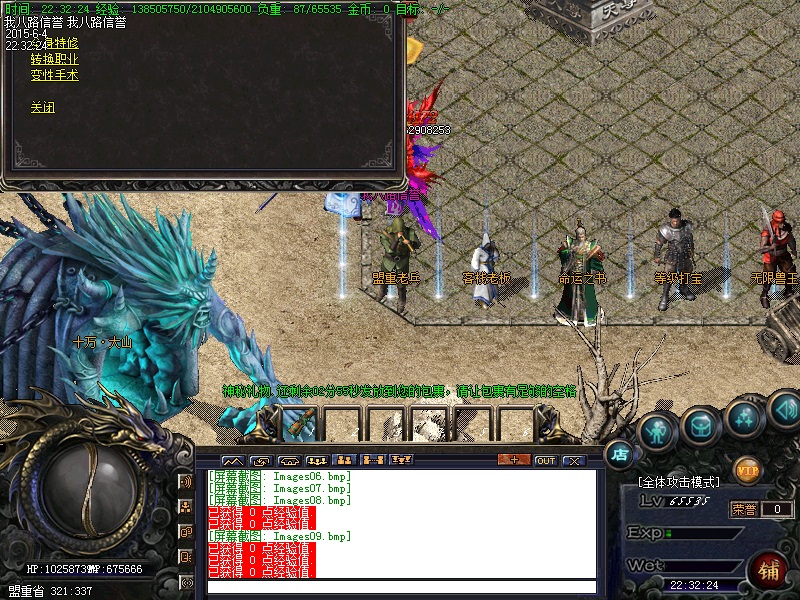Close the chat panel with X button

573,460
